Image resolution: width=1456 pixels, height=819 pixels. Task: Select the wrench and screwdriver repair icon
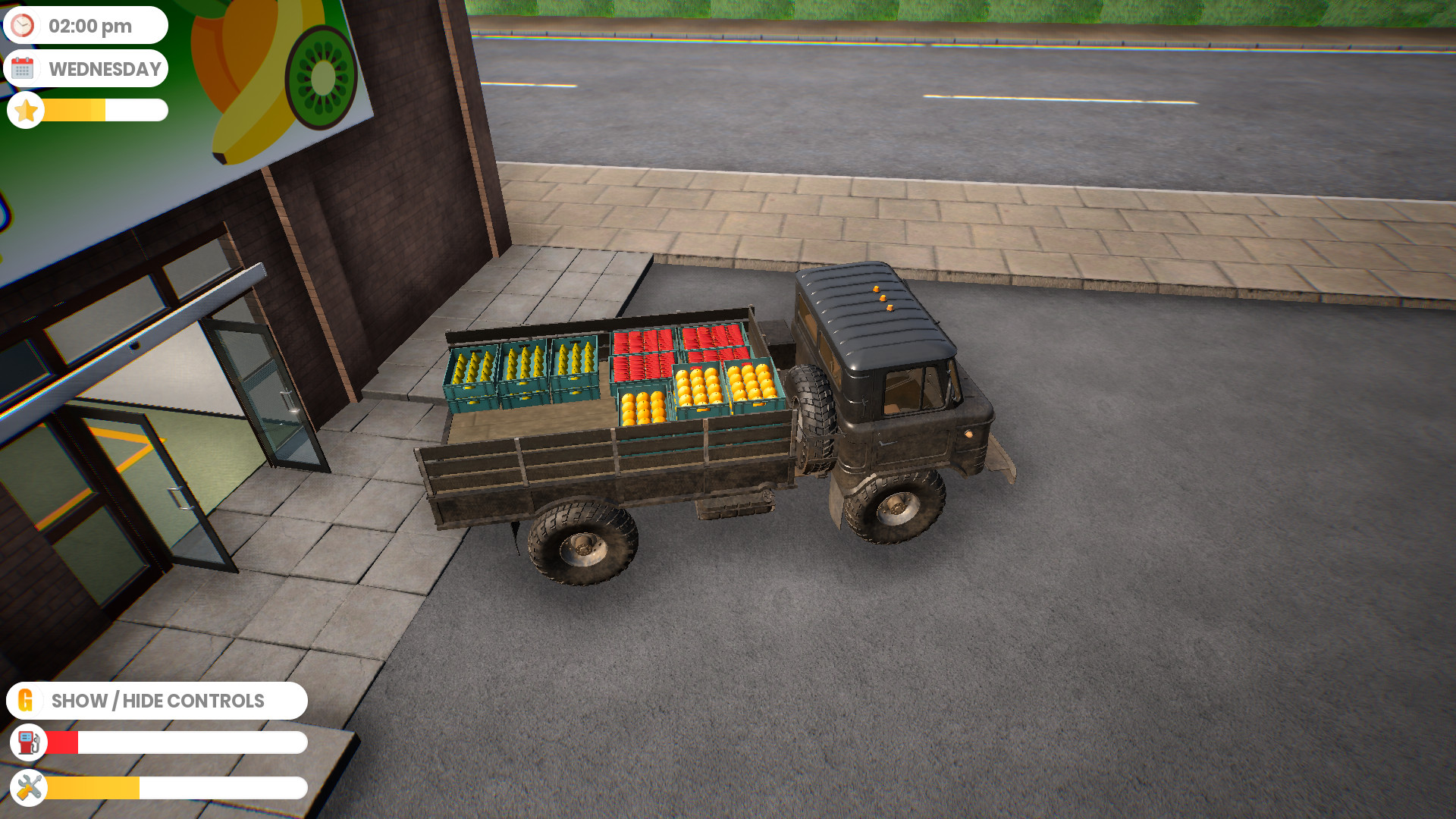pyautogui.click(x=27, y=789)
